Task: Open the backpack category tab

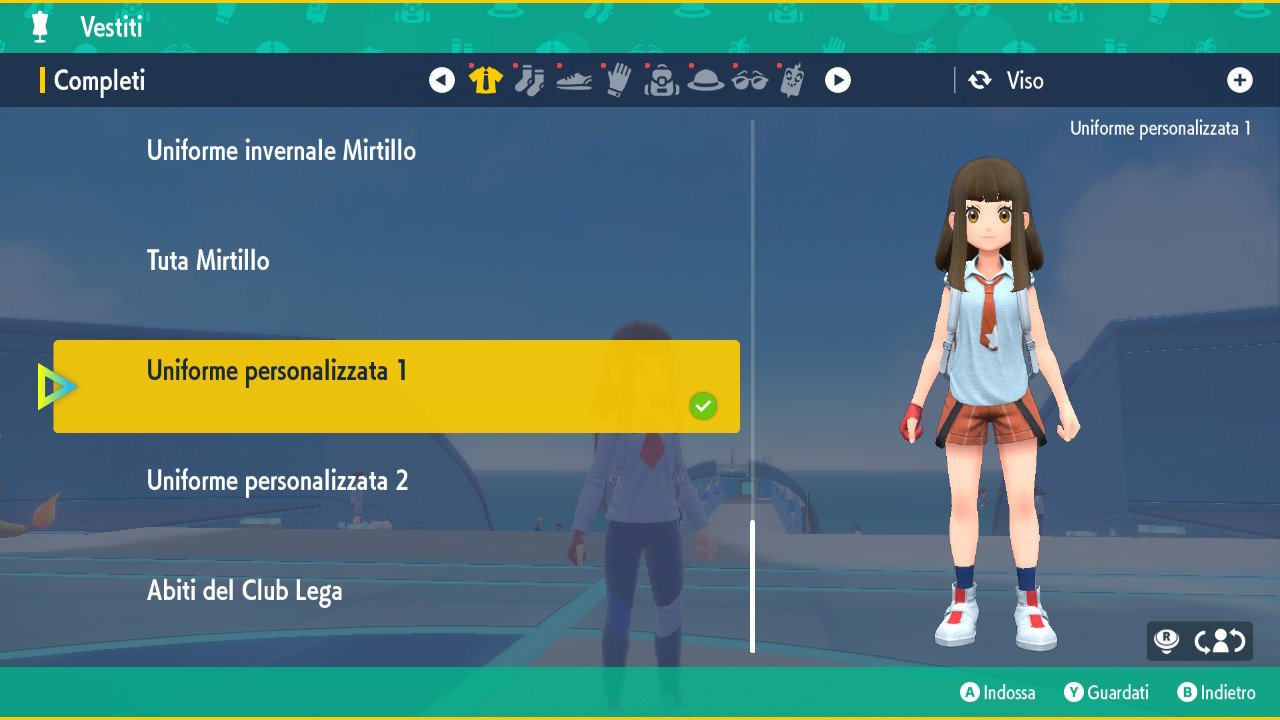Action: pyautogui.click(x=661, y=81)
